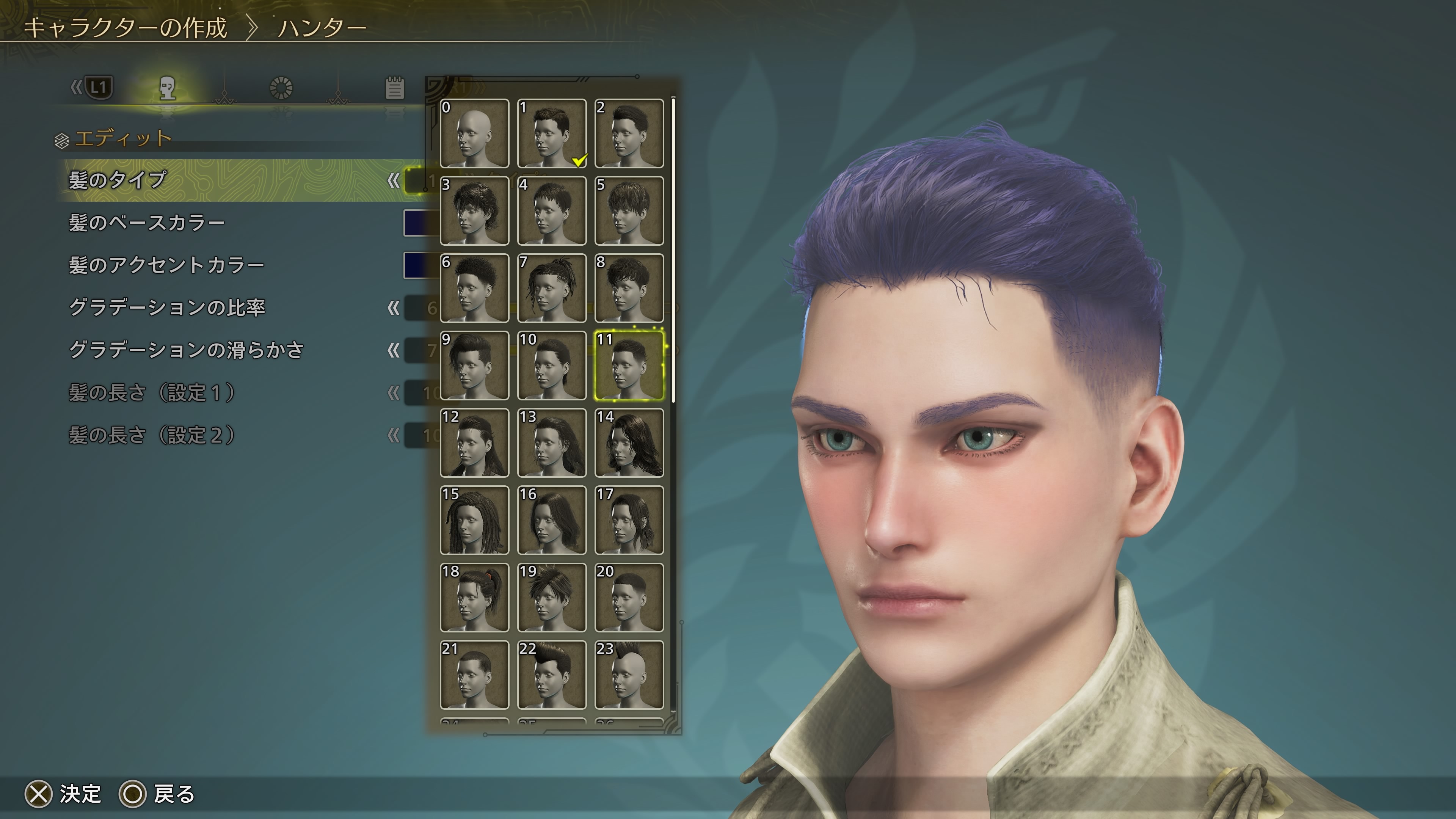Select グラデーションの比率 setting
The width and height of the screenshot is (1456, 819).
pyautogui.click(x=167, y=308)
